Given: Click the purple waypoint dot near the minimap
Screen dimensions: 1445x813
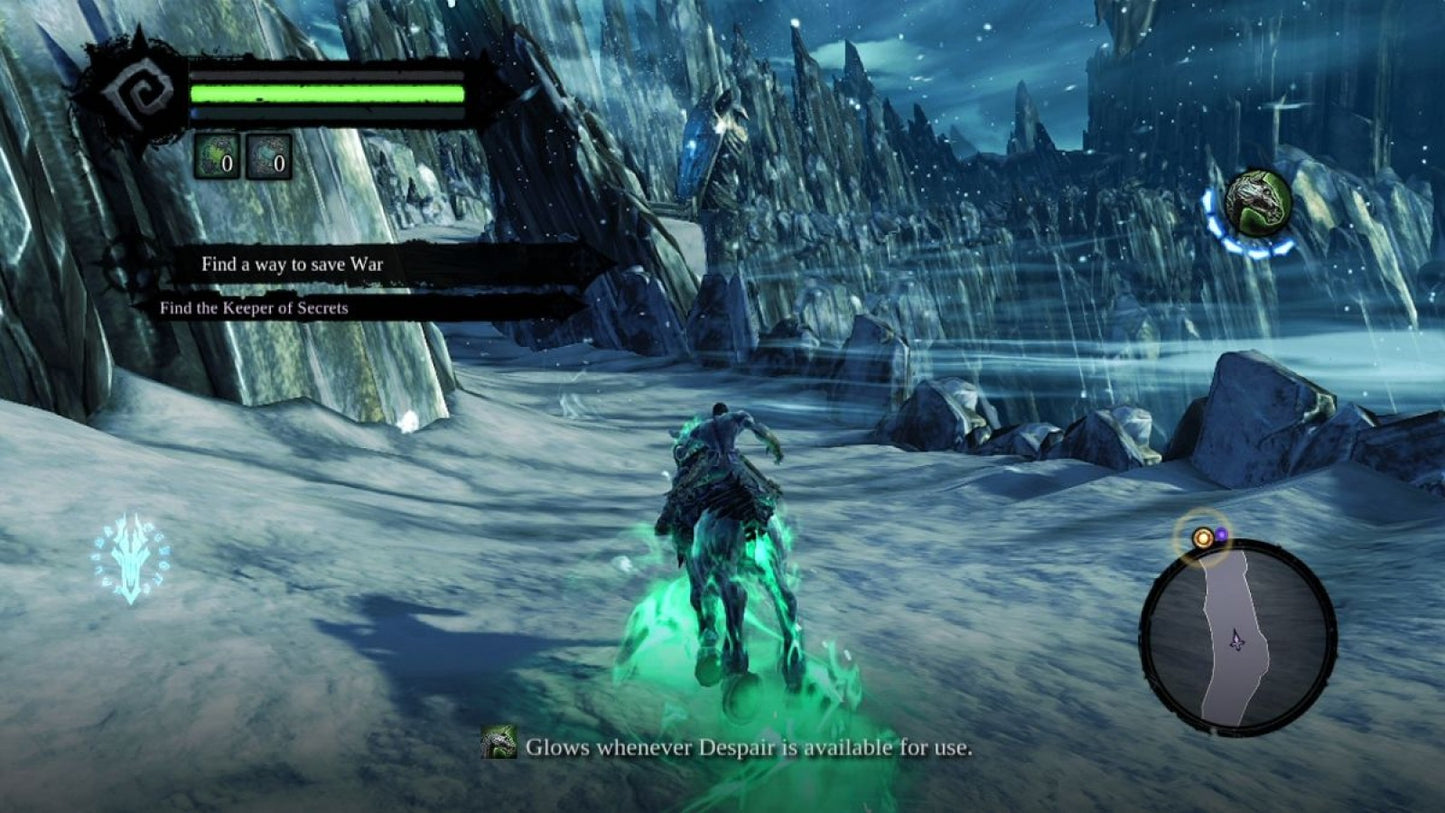Looking at the screenshot, I should point(1221,534).
